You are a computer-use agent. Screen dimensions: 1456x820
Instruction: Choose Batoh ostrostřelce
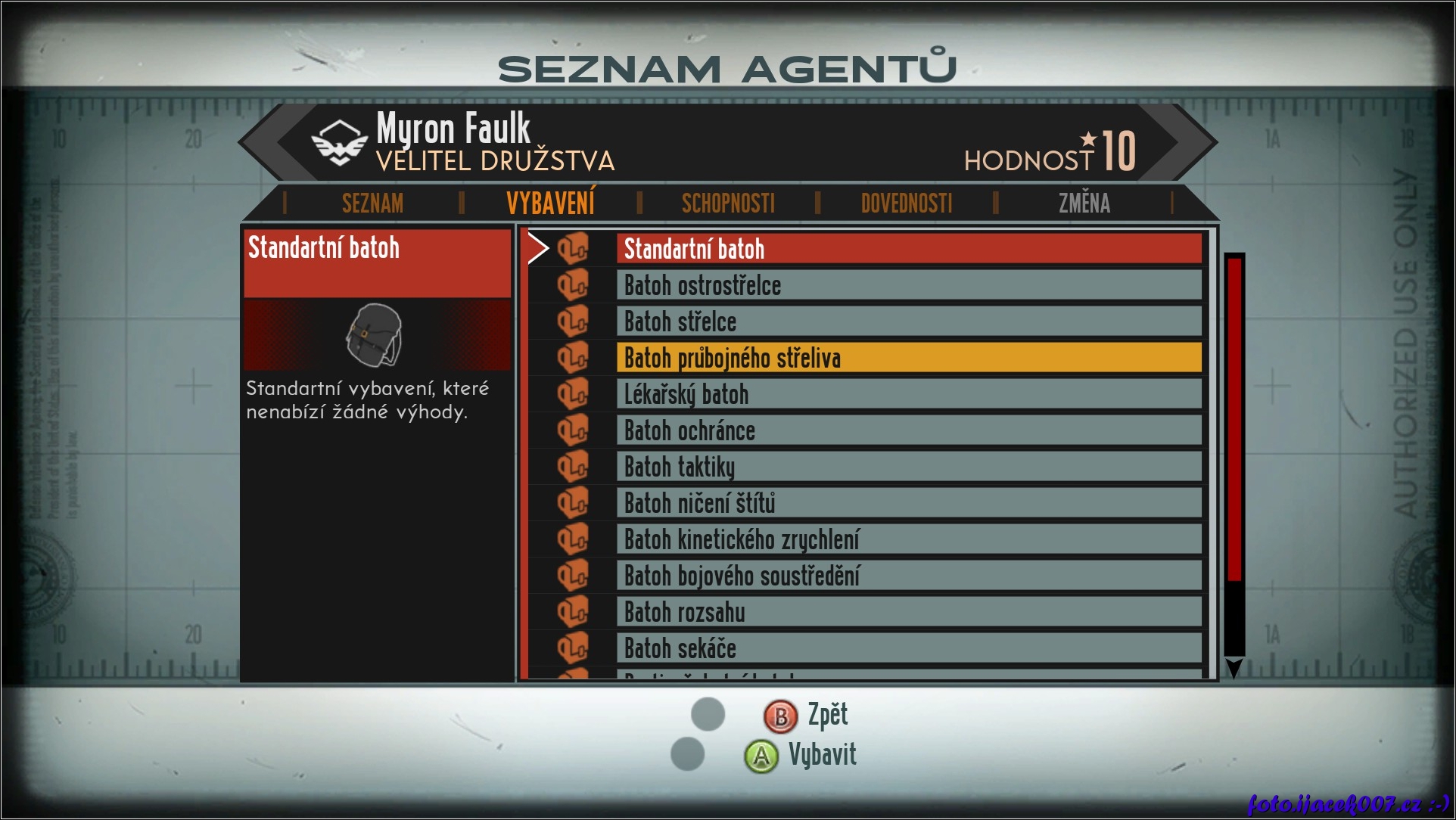(908, 285)
